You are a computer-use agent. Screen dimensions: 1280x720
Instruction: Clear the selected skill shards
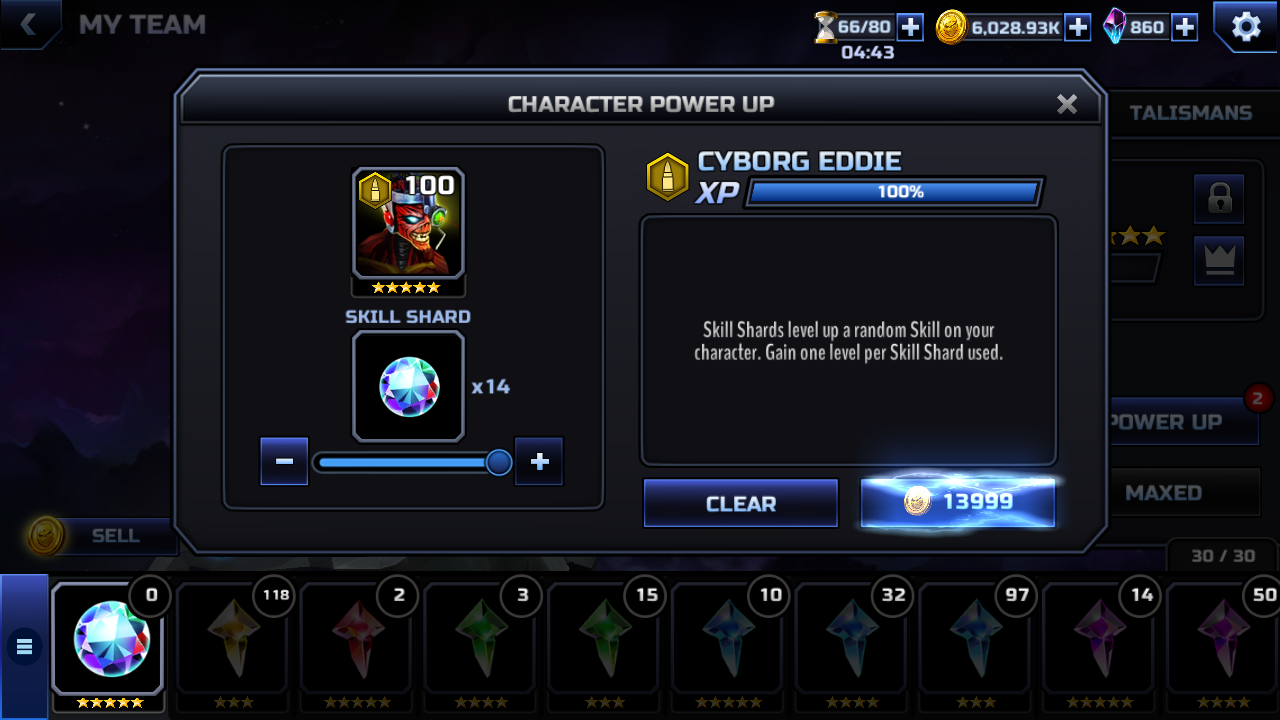(x=740, y=503)
